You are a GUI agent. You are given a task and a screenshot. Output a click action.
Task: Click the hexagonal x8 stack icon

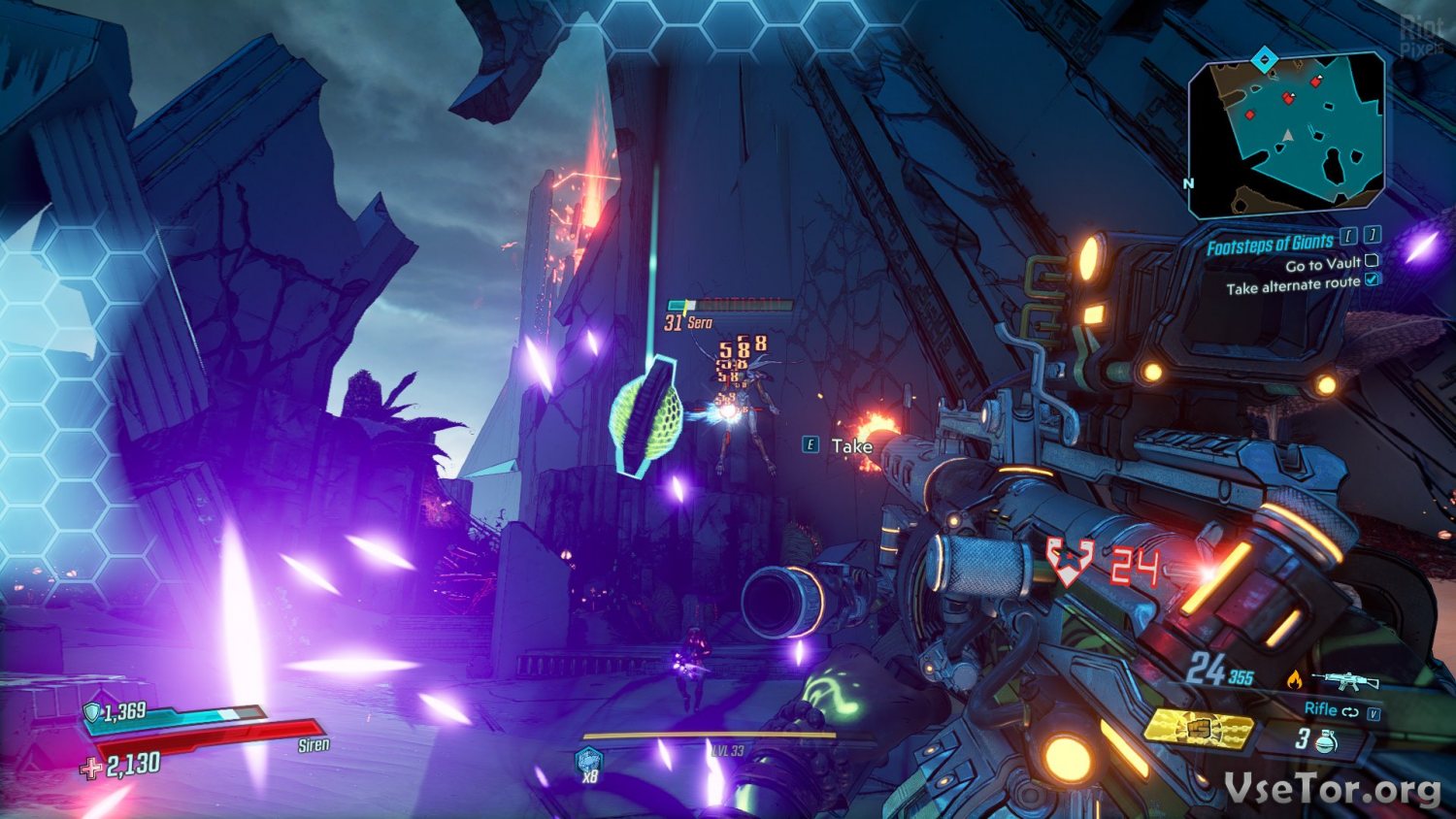pyautogui.click(x=588, y=762)
